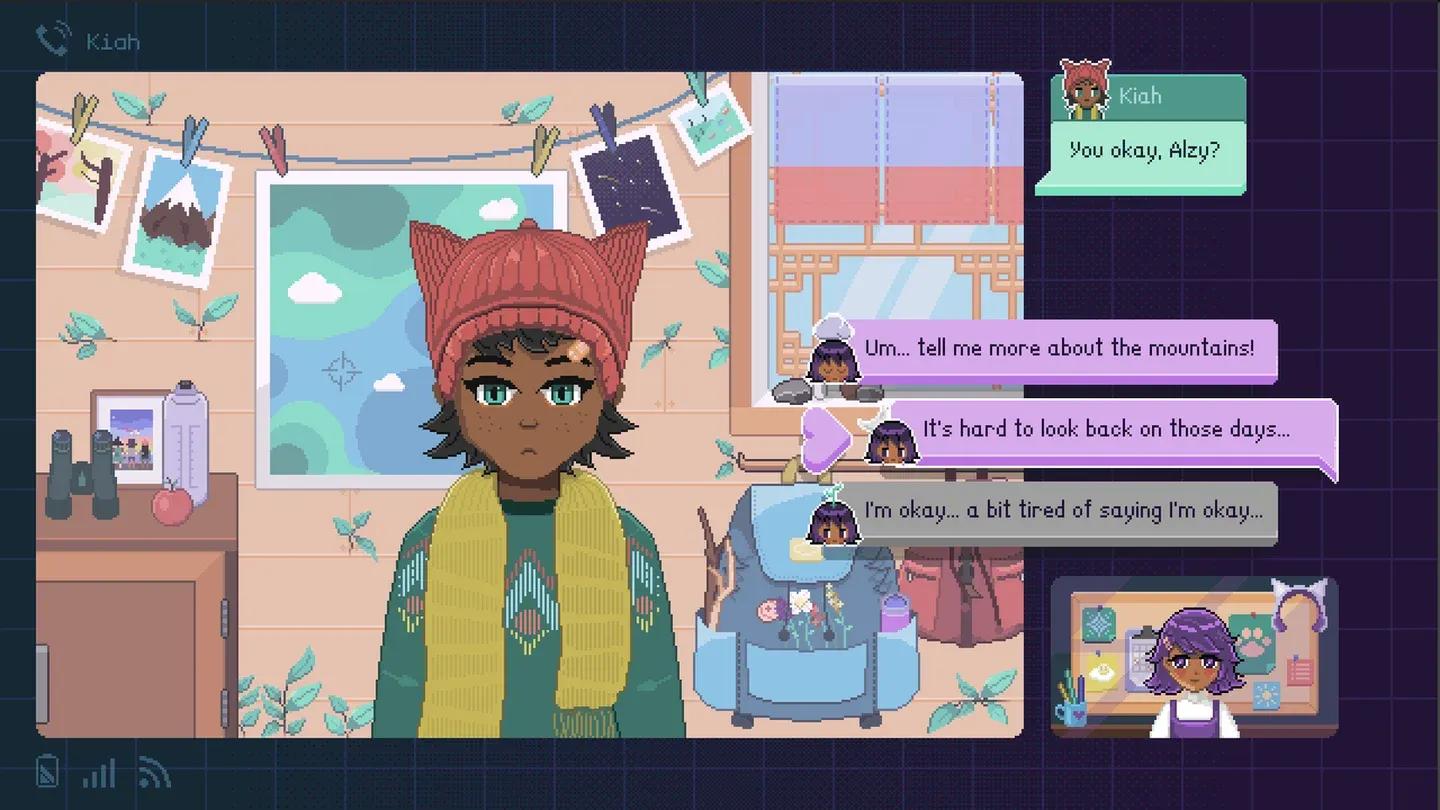Image resolution: width=1440 pixels, height=810 pixels.
Task: Click the signal strength bars icon
Action: 99,773
